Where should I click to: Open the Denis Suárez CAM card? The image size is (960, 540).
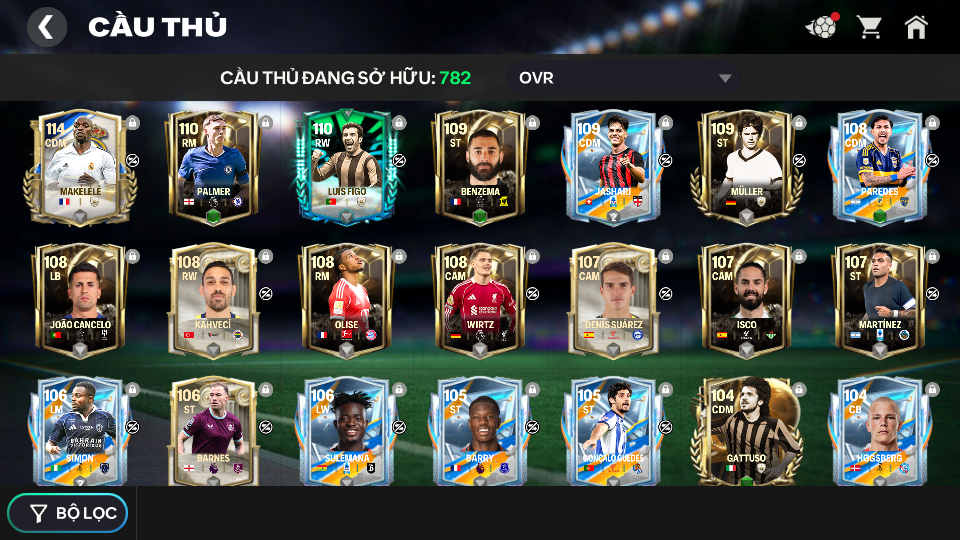612,300
